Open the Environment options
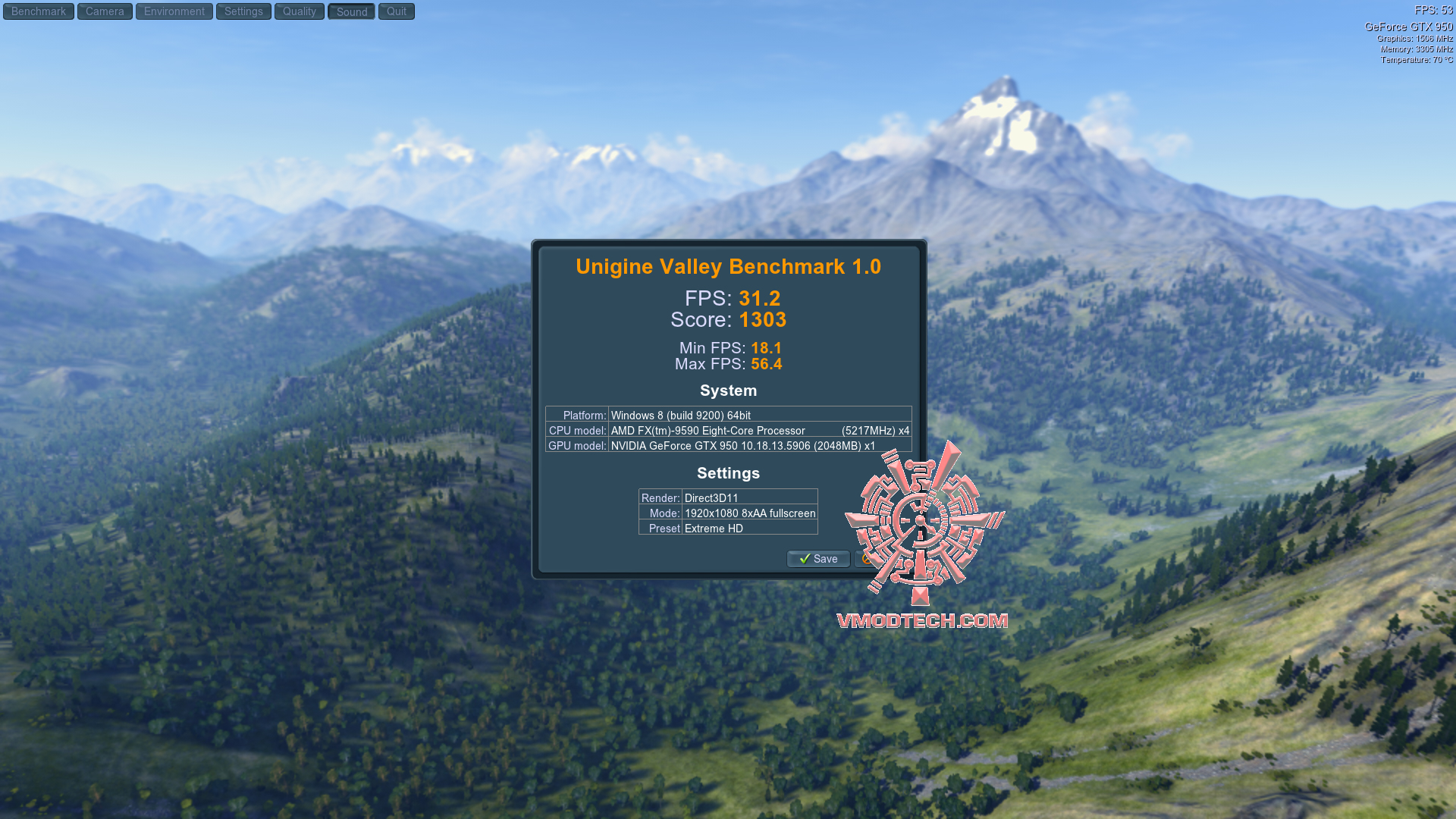The width and height of the screenshot is (1456, 819). pos(174,11)
